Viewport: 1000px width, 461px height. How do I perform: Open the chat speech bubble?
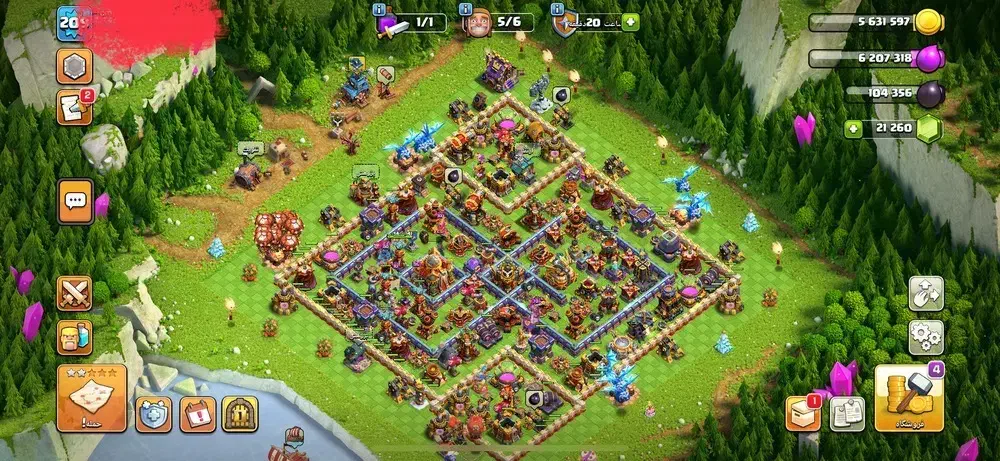point(75,200)
